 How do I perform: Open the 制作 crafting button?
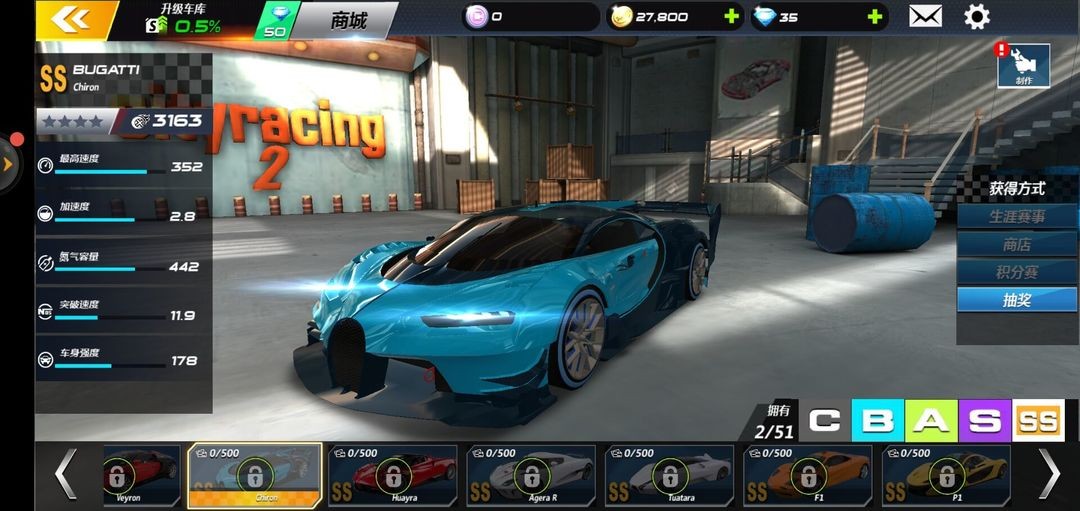(x=1022, y=66)
